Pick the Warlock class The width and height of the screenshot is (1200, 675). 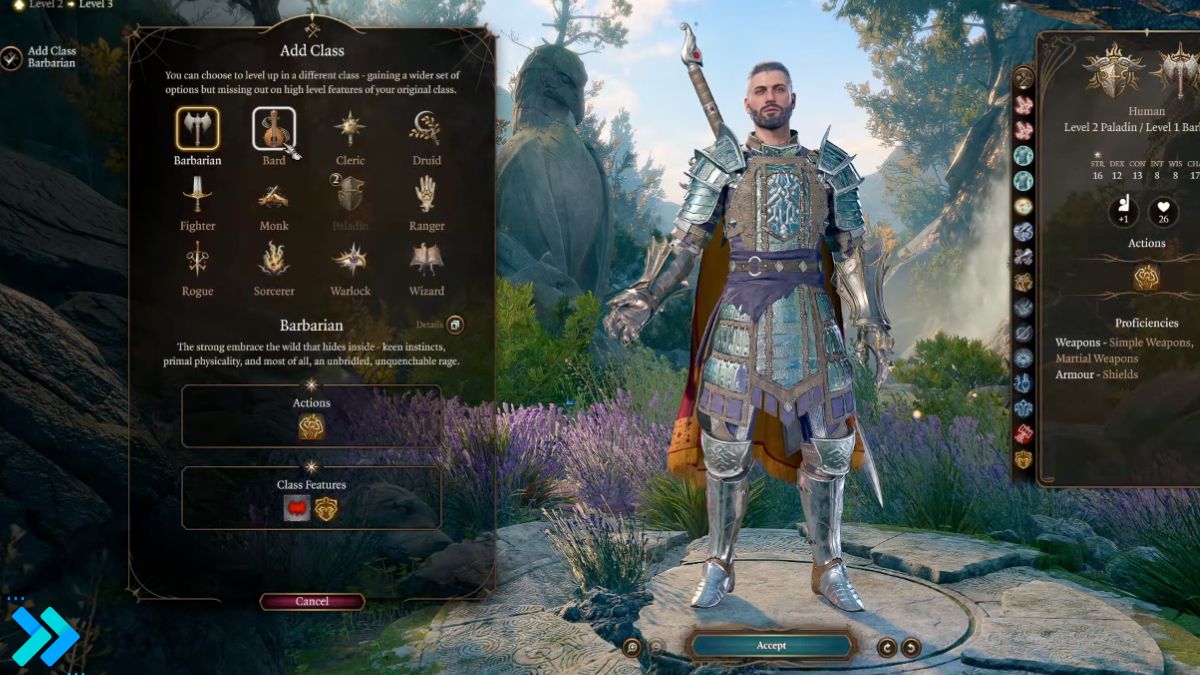point(350,259)
